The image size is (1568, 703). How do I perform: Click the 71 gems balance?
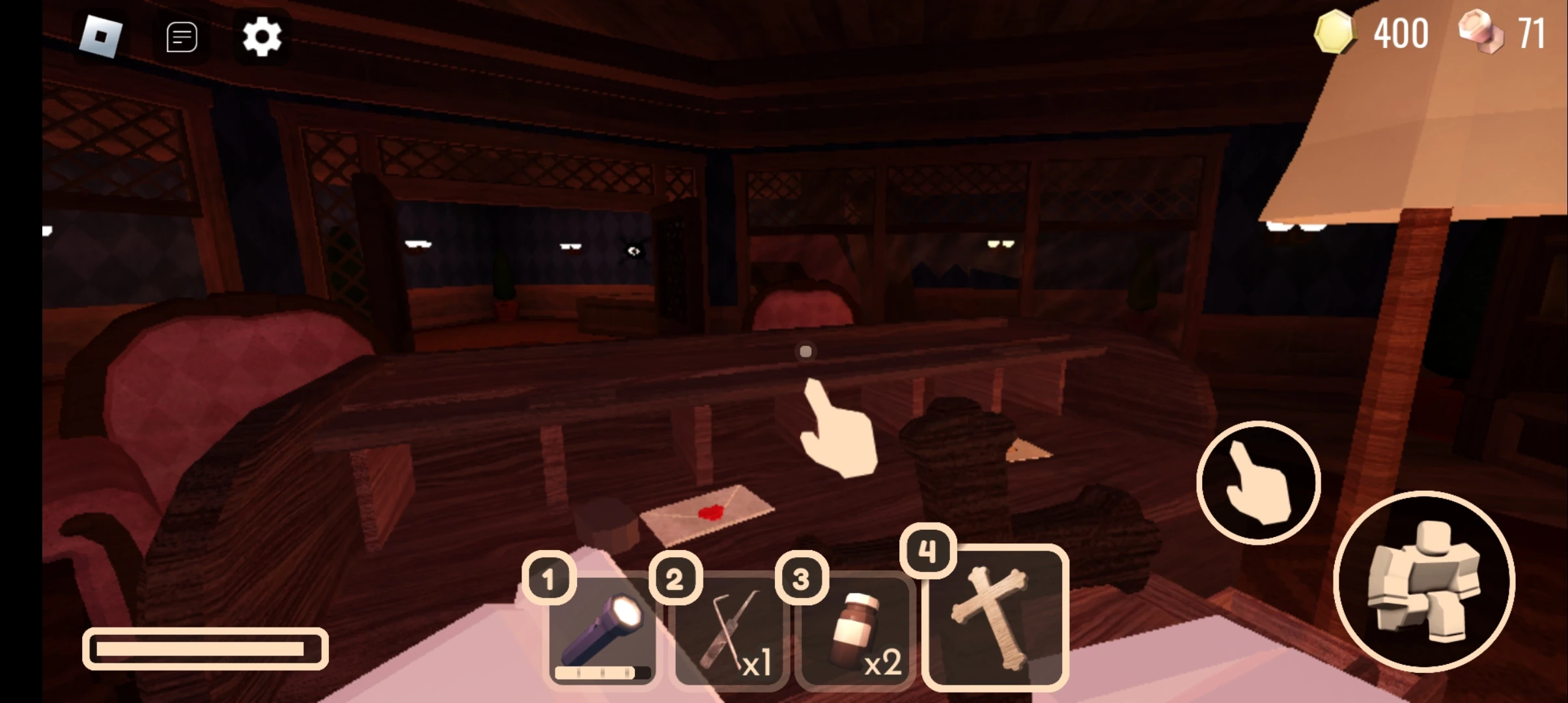(1532, 33)
